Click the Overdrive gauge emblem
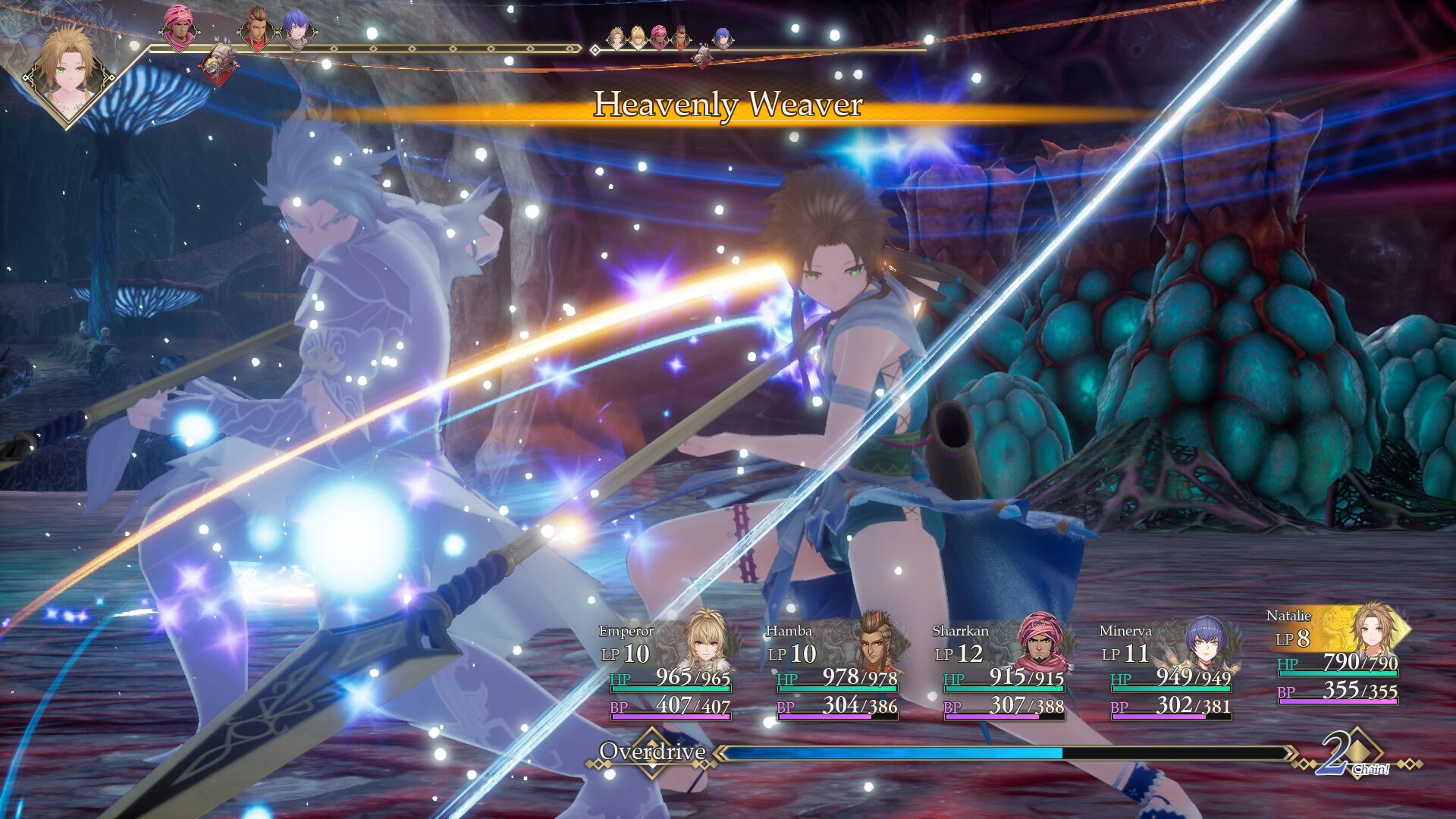 651,752
